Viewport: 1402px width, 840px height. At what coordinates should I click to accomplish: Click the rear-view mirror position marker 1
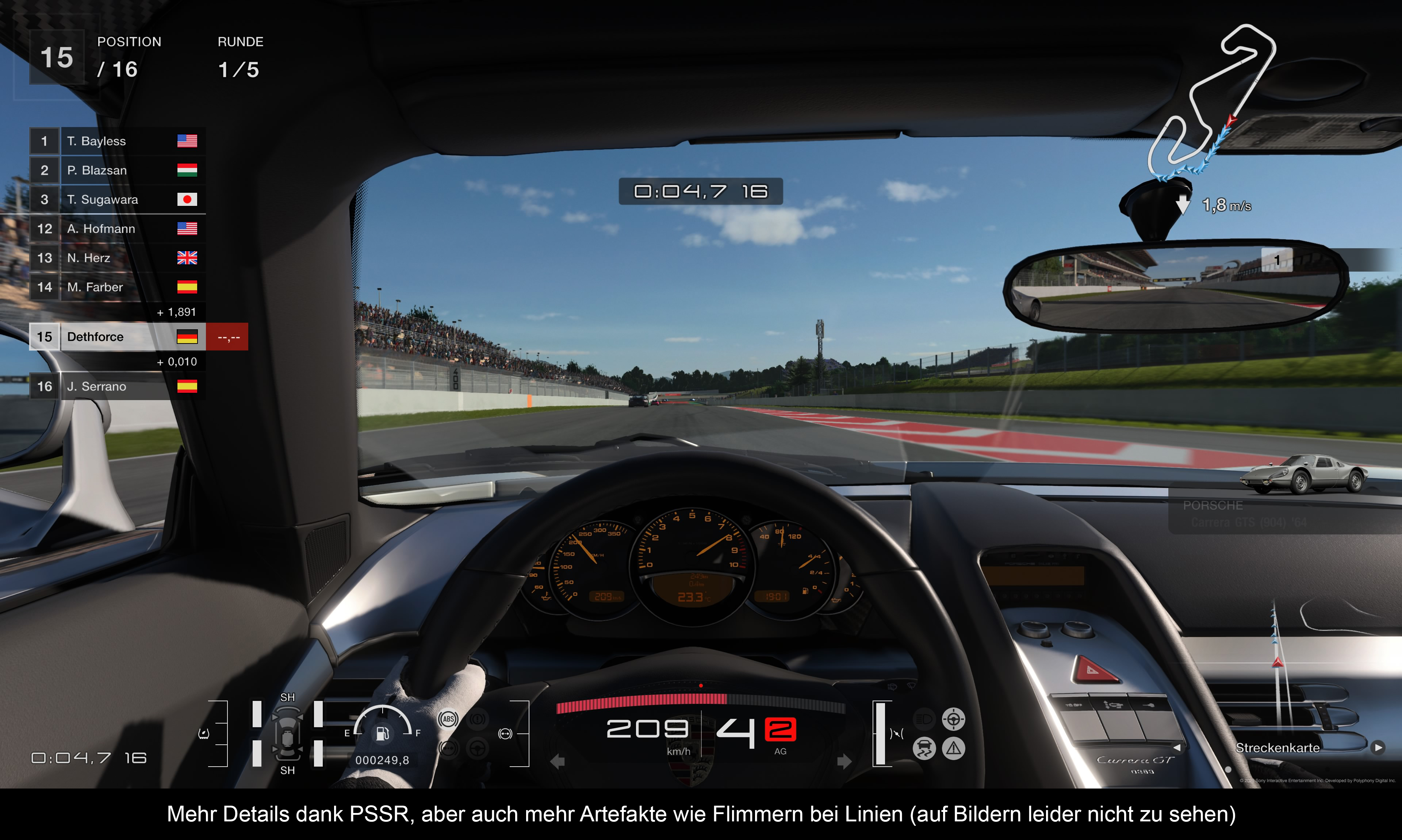(x=1276, y=260)
